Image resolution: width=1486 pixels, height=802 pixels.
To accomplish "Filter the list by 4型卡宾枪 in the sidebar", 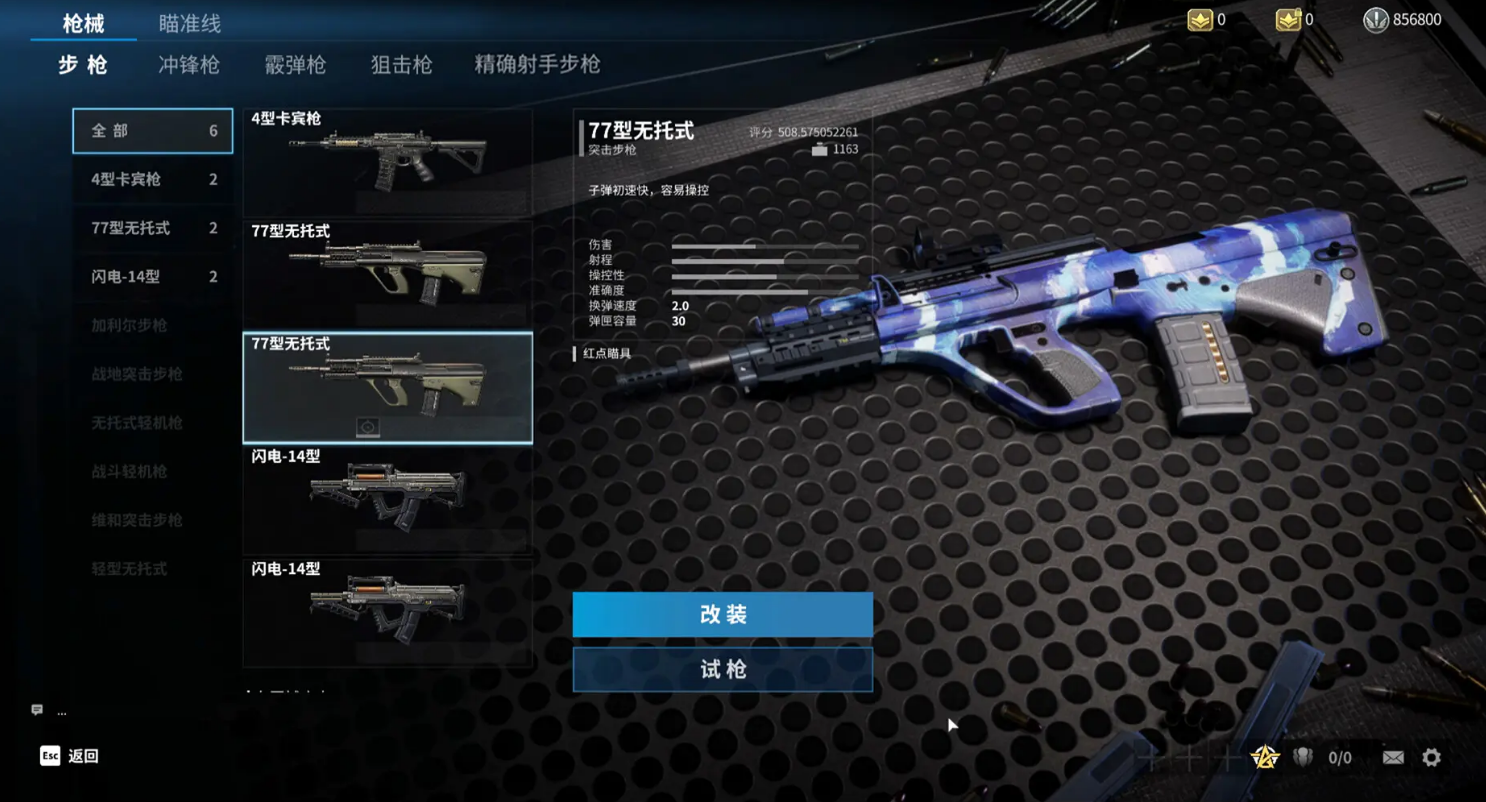I will 152,180.
